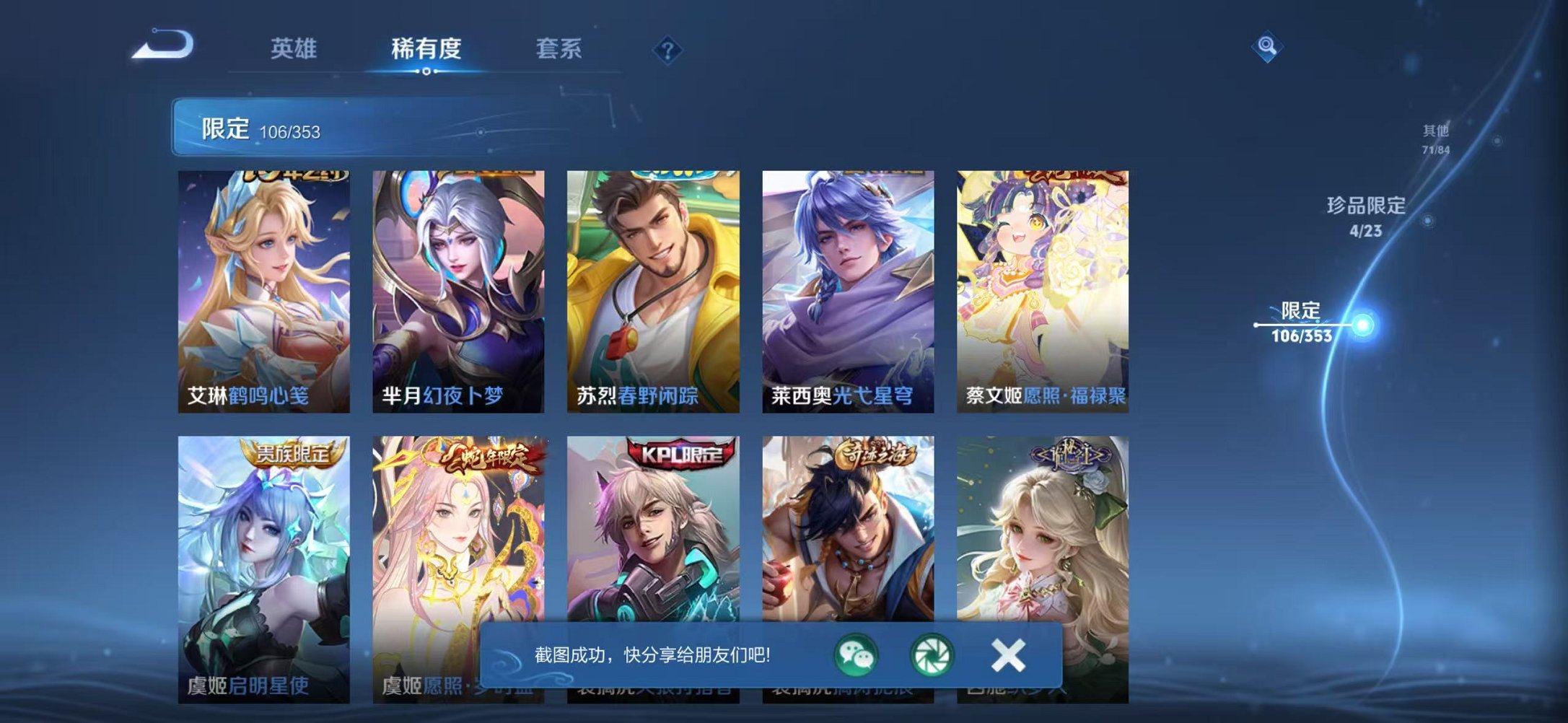The width and height of the screenshot is (1568, 723).
Task: Switch to the 套系 tab
Action: 559,48
